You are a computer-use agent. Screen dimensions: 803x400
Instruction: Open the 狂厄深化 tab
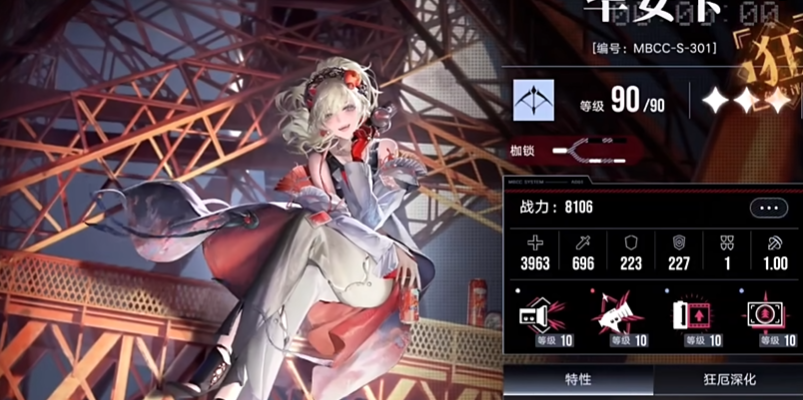click(x=728, y=380)
